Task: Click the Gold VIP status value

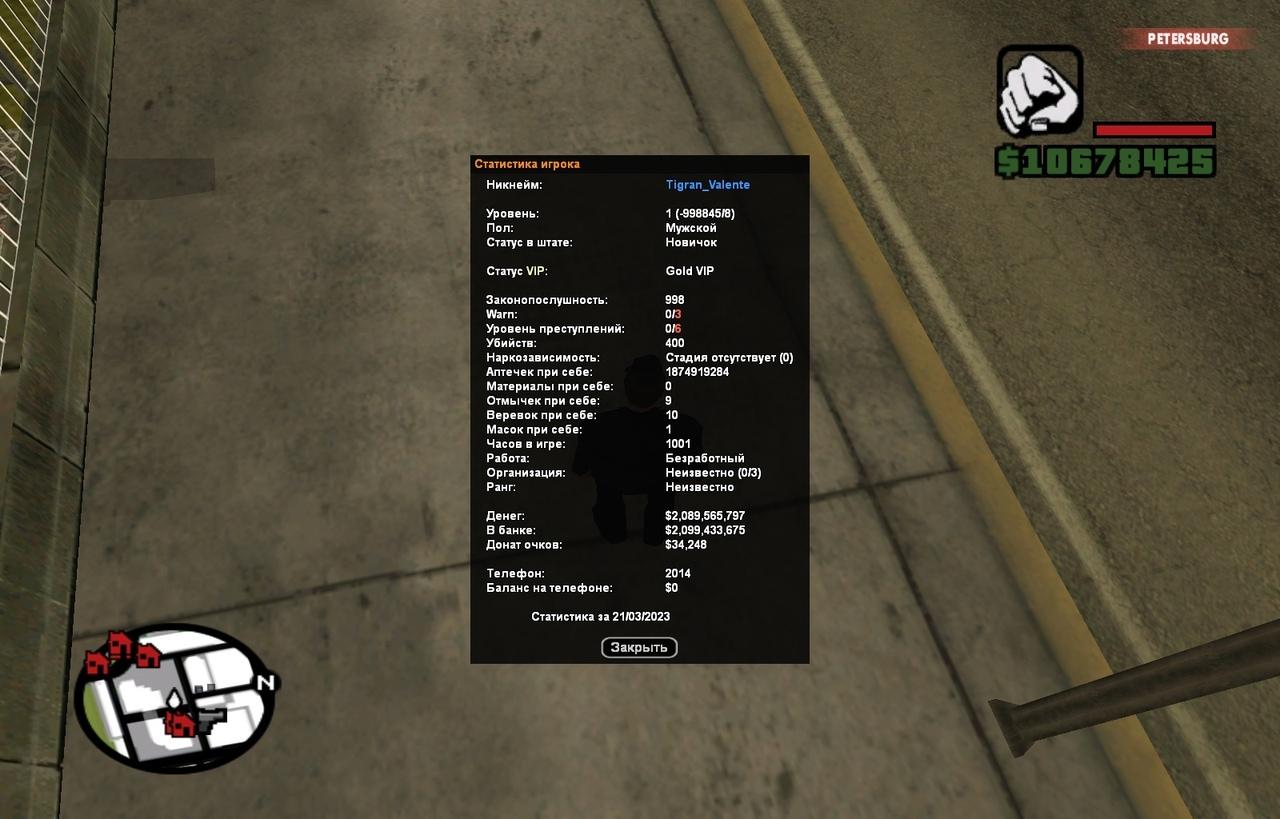Action: 689,270
